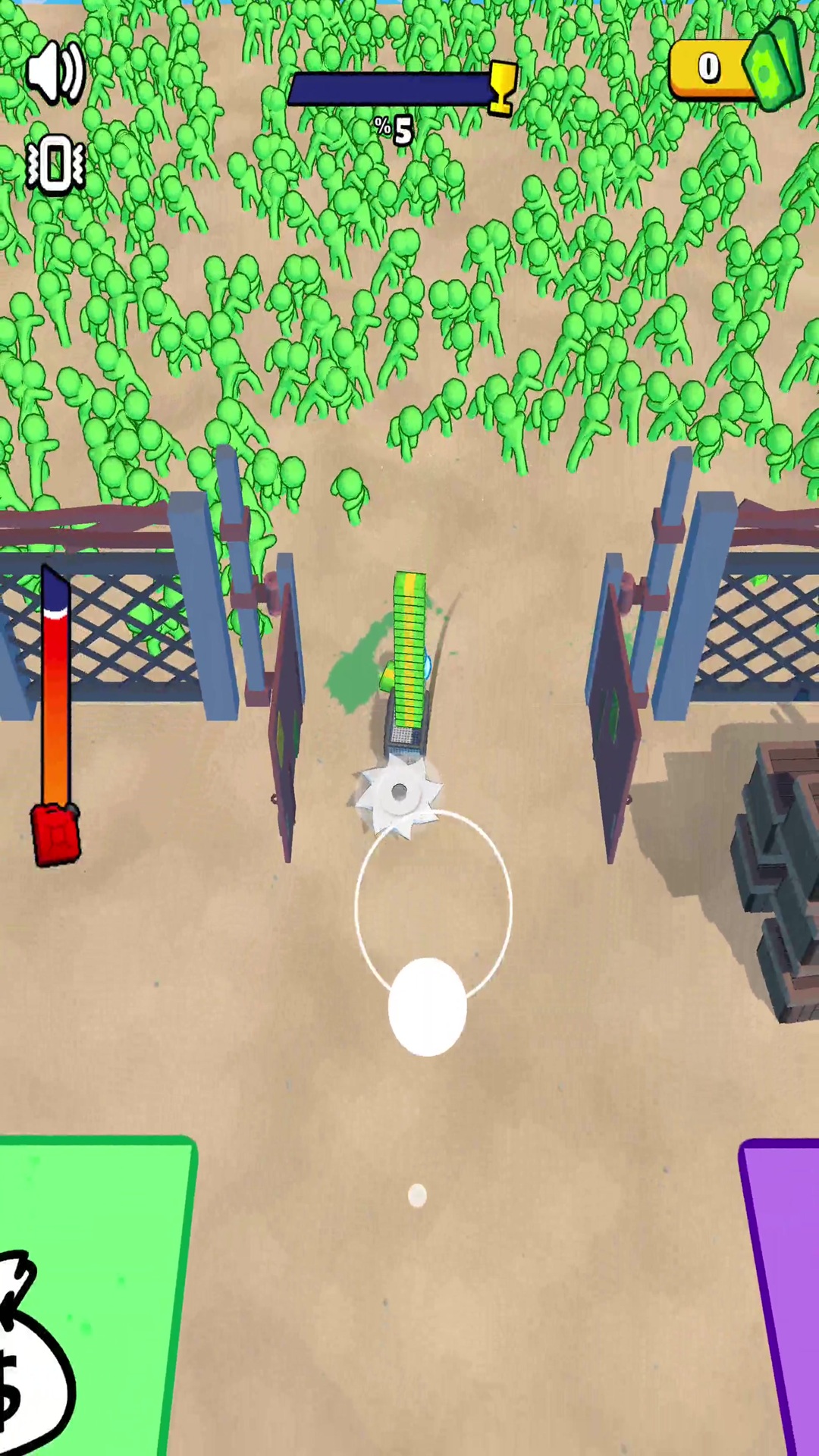Toggle the sound speaker icon
Viewport: 819px width, 1456px height.
(x=55, y=73)
